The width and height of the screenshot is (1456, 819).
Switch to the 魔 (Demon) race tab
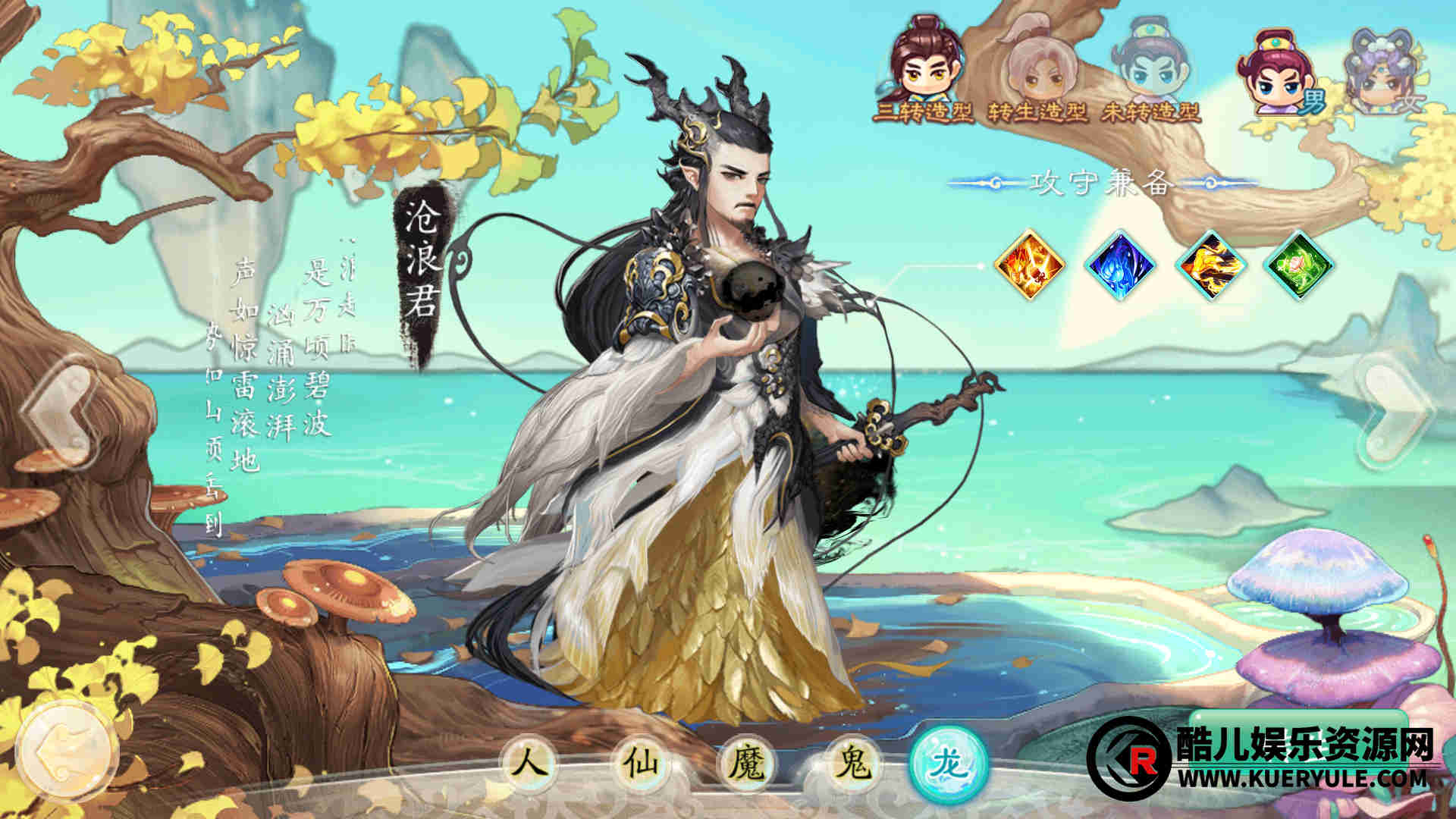click(746, 762)
